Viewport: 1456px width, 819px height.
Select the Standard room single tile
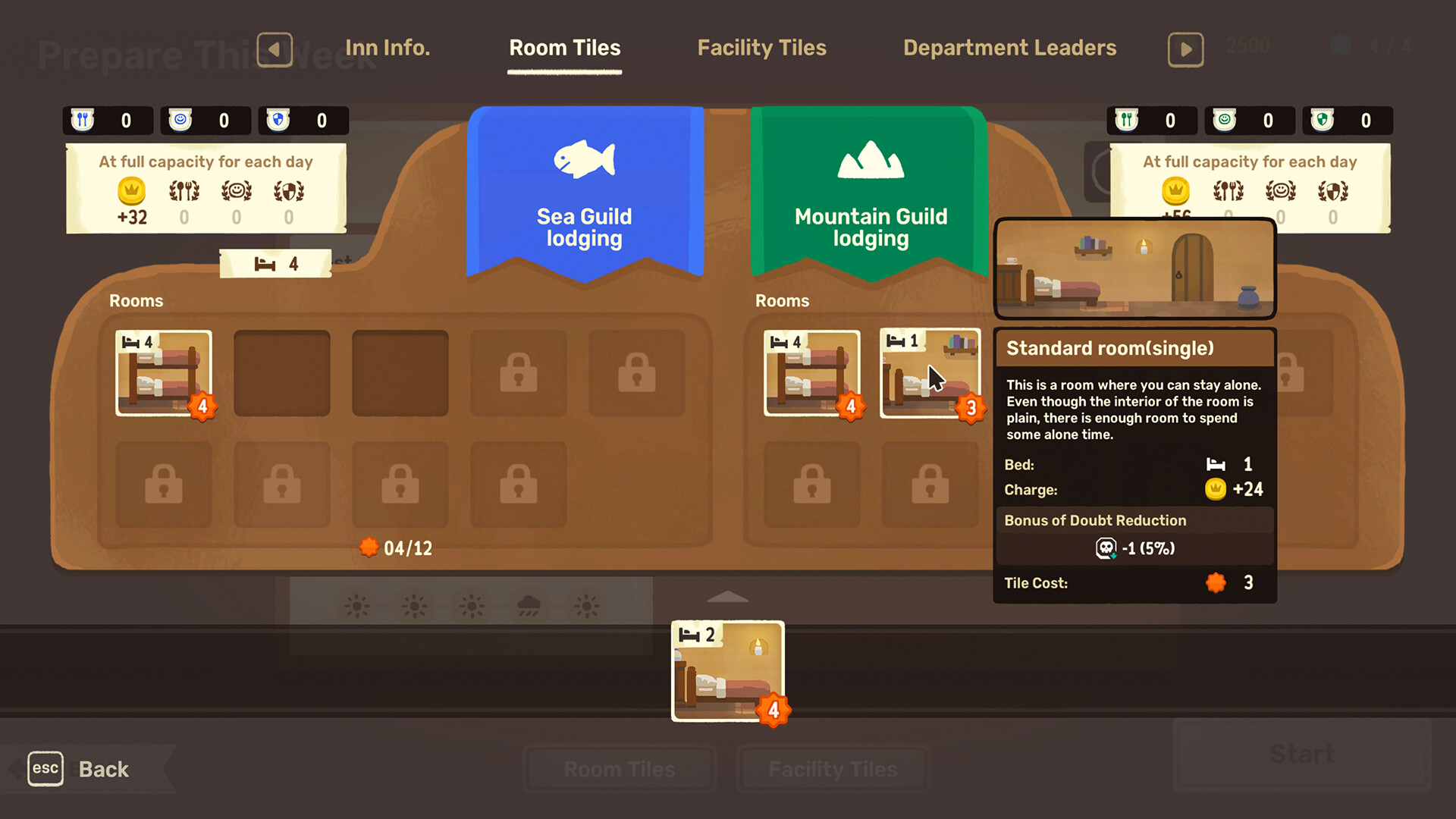coord(928,373)
